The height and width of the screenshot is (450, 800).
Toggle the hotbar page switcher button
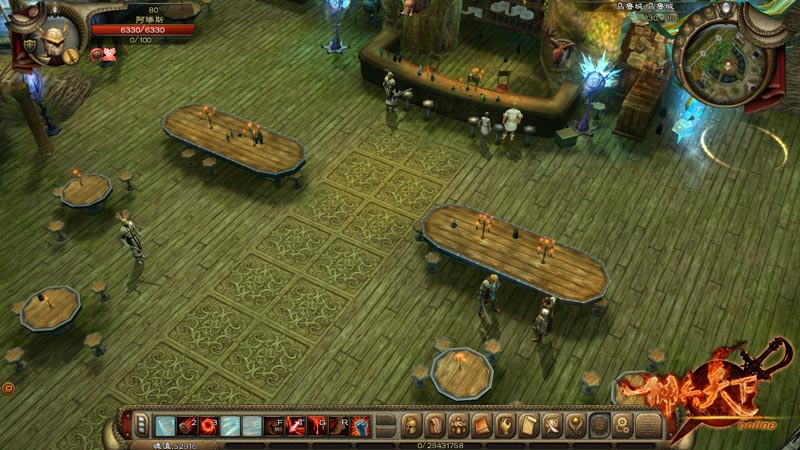click(141, 424)
